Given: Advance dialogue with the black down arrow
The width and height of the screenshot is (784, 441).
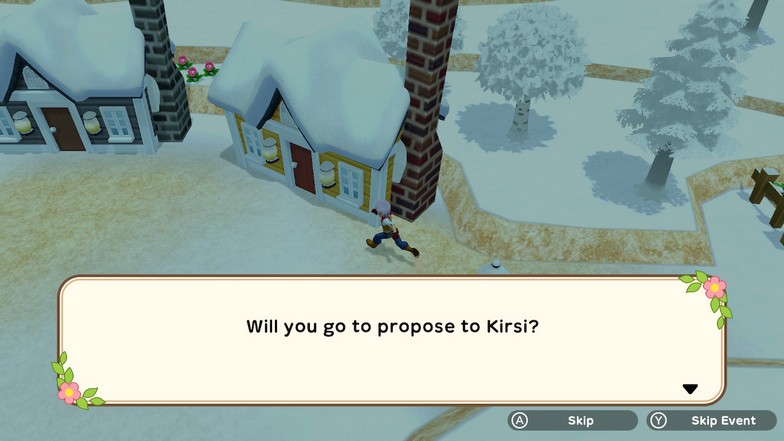Looking at the screenshot, I should point(689,389).
